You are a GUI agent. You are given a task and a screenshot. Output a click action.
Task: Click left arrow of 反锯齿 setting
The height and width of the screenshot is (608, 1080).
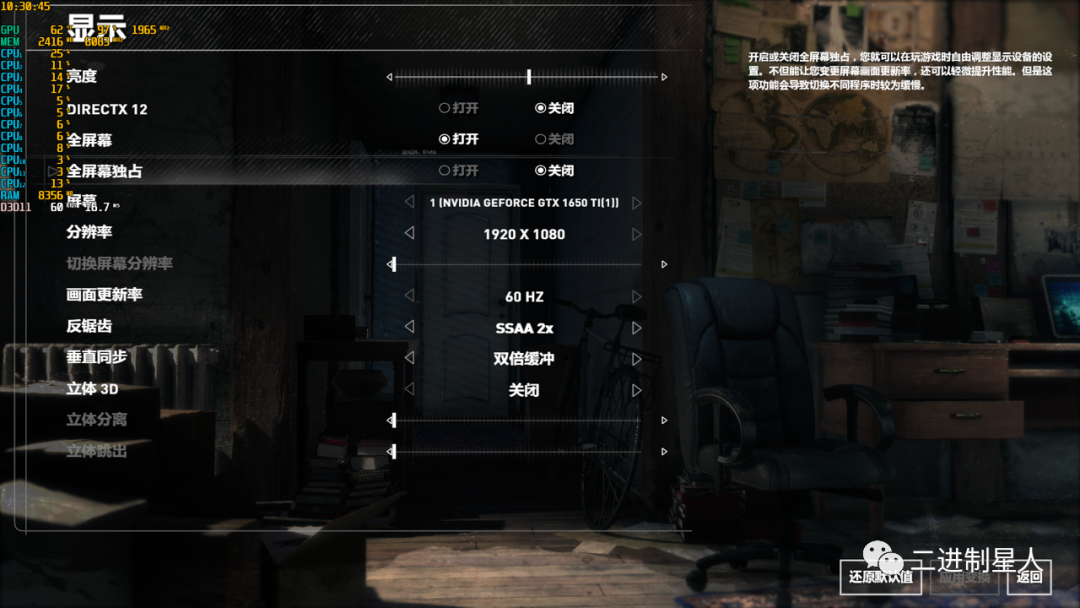(409, 328)
